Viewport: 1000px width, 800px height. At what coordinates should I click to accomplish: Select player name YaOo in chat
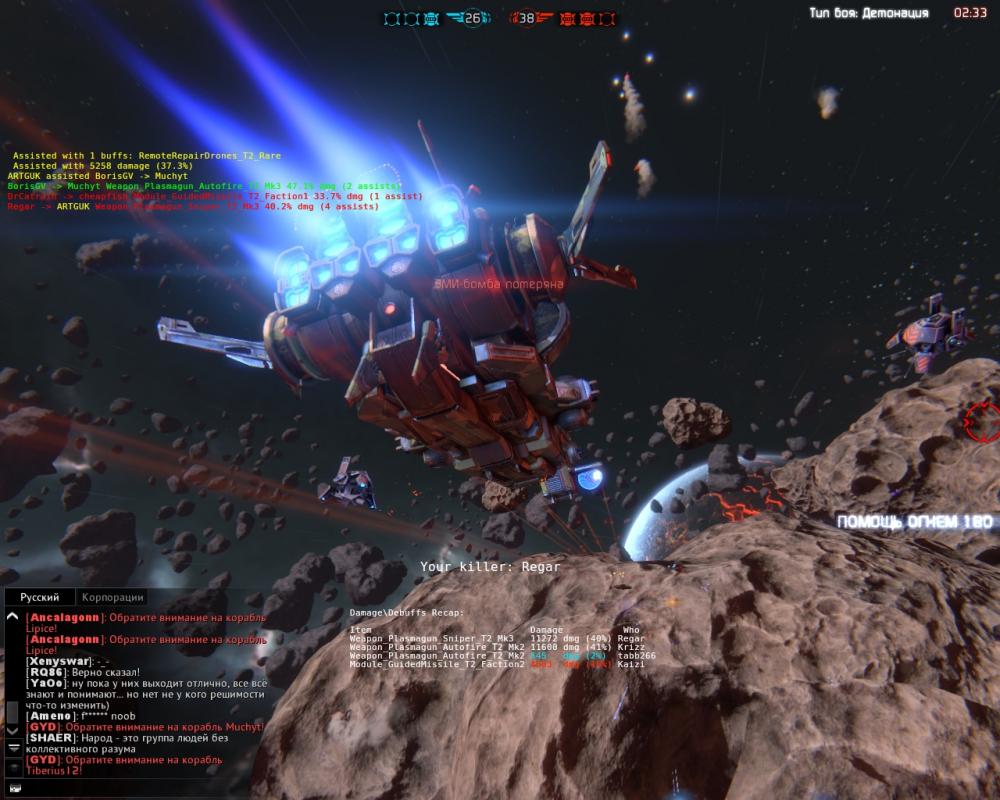(x=47, y=684)
